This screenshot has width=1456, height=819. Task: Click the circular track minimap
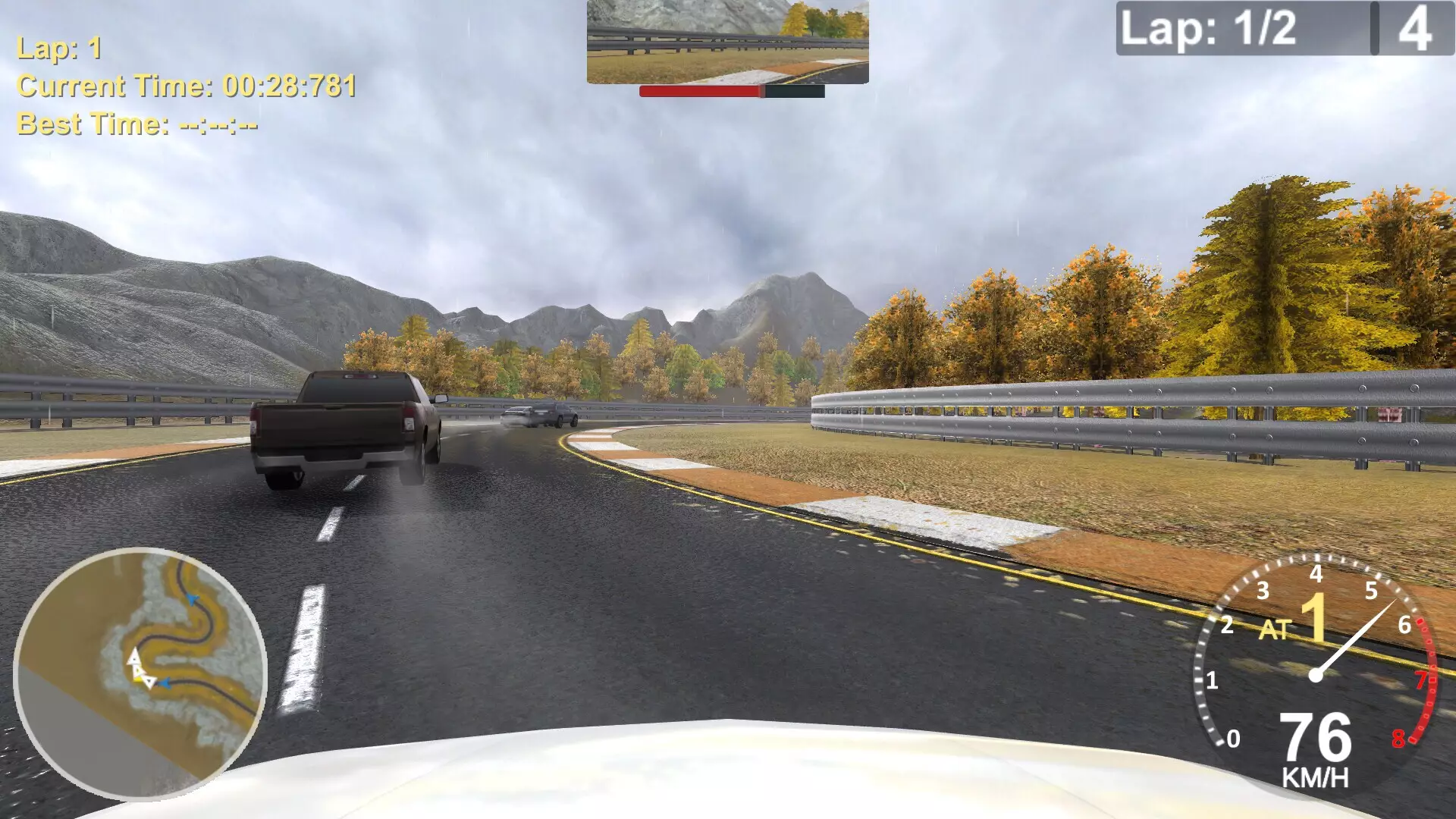coord(140,673)
